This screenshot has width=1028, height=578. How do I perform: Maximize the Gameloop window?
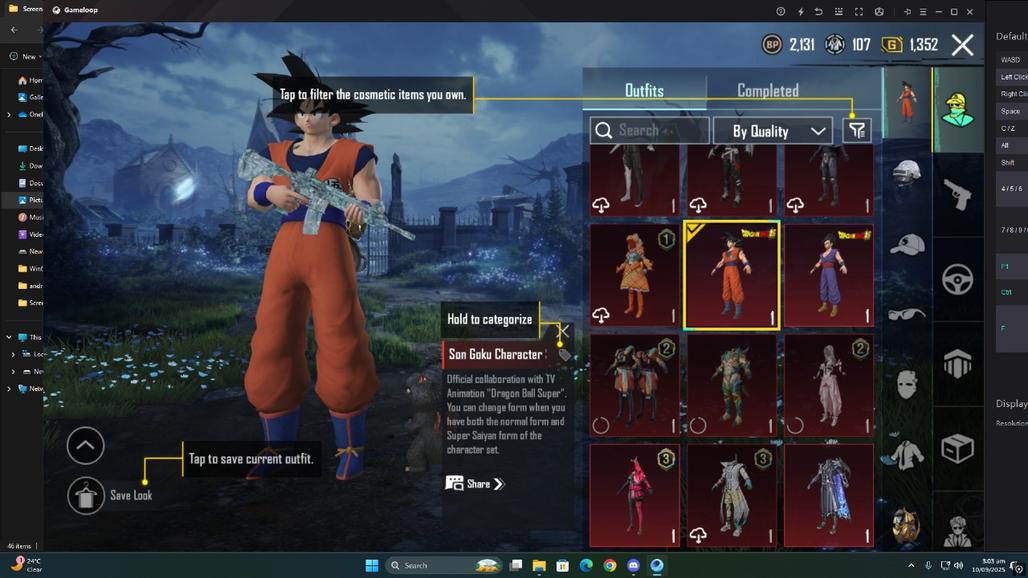pyautogui.click(x=954, y=11)
